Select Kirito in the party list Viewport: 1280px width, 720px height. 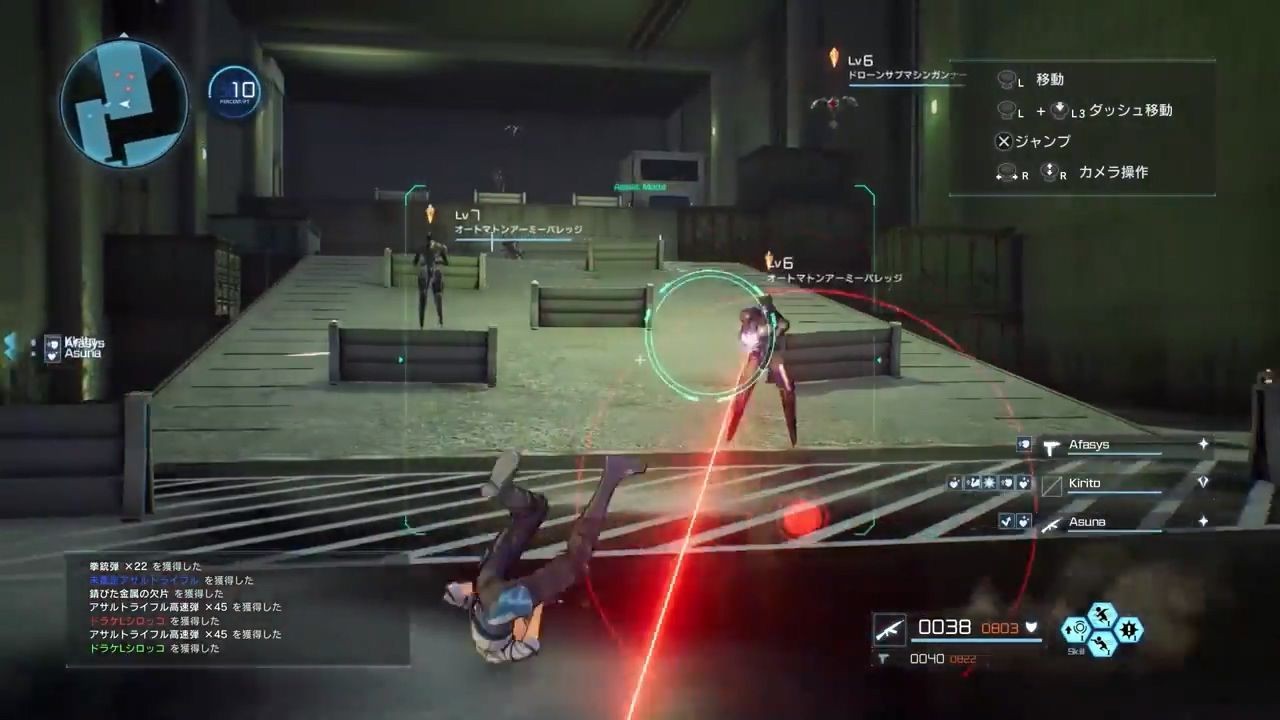coord(1084,483)
